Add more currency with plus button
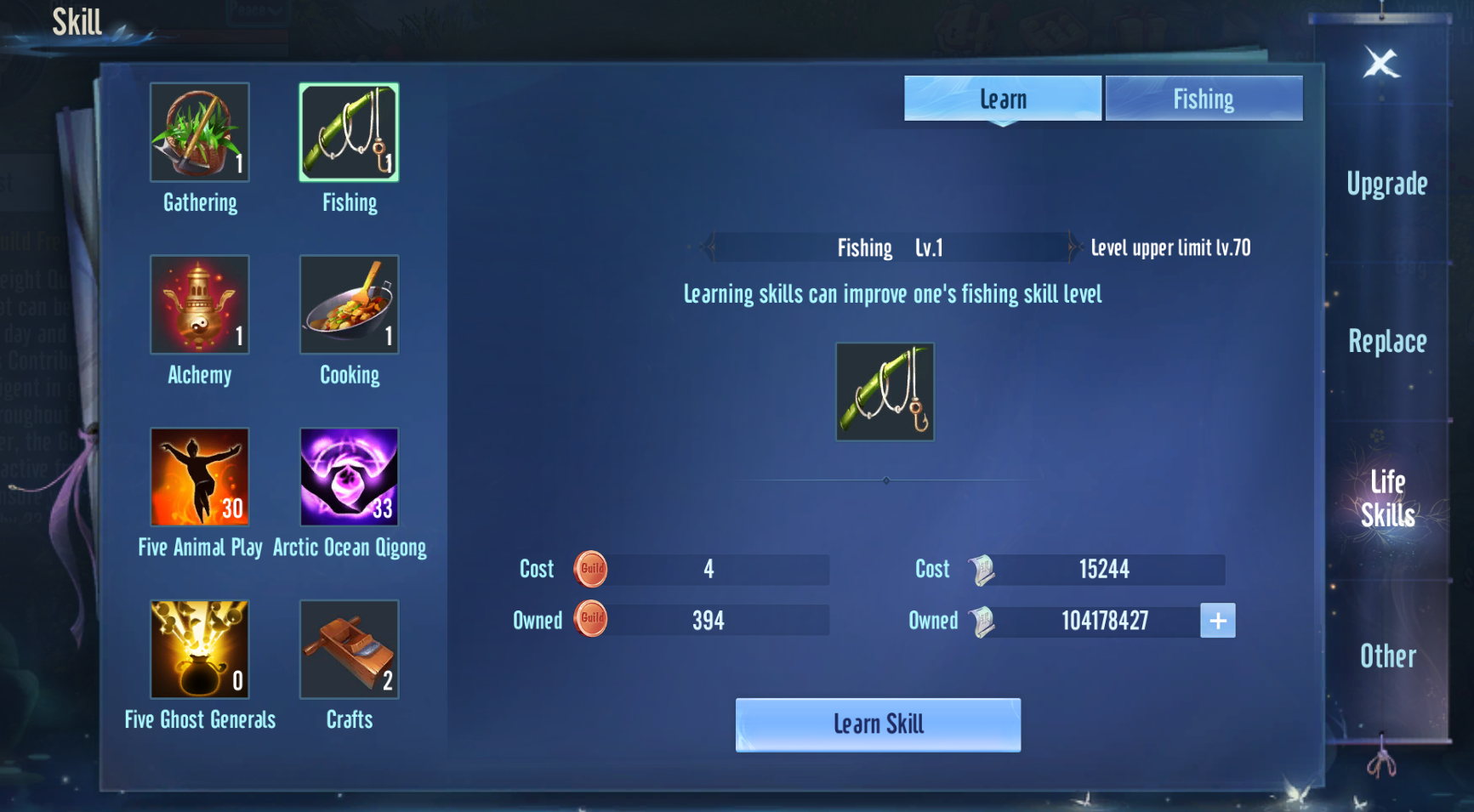This screenshot has width=1474, height=812. tap(1217, 621)
